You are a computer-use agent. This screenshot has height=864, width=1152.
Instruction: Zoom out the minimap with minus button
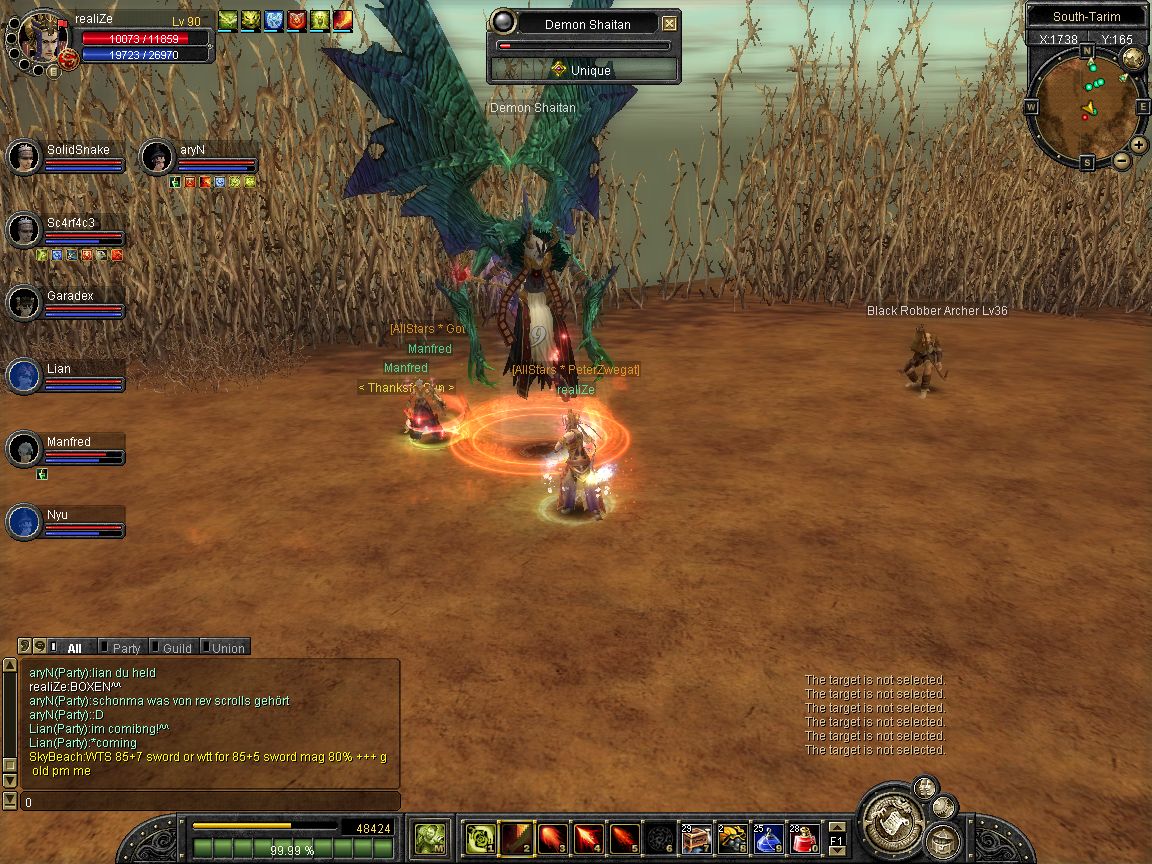[1122, 160]
